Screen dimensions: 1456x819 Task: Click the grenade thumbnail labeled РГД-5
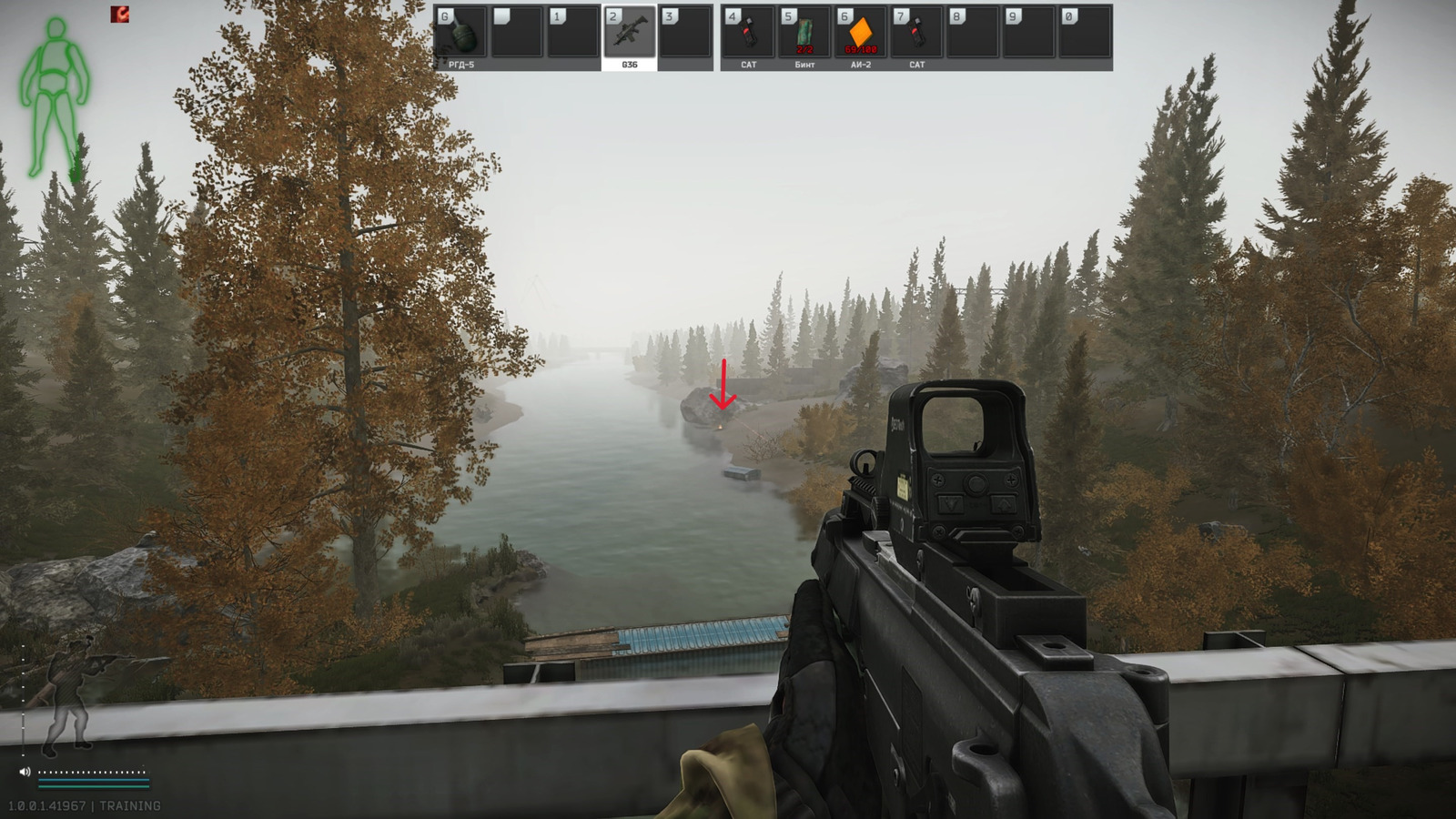click(x=464, y=36)
